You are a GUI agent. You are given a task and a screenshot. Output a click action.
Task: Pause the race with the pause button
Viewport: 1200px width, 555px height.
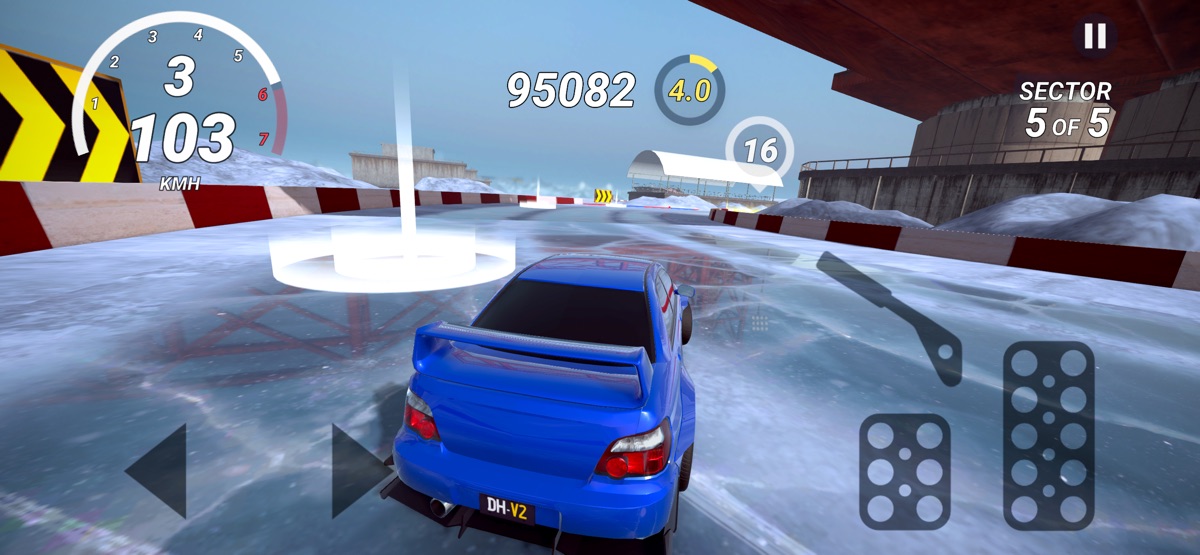[1095, 37]
